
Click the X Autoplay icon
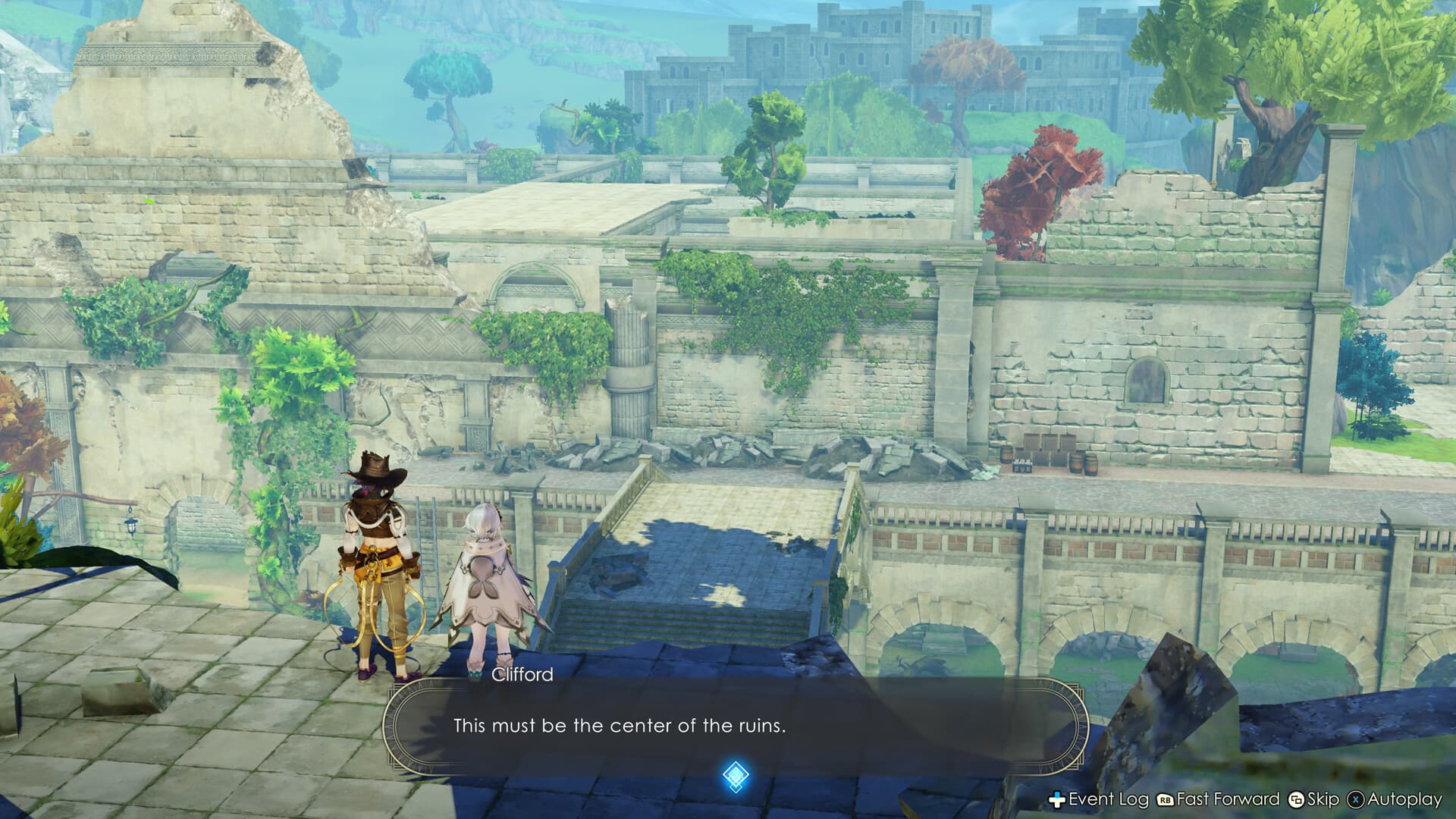(x=1354, y=799)
